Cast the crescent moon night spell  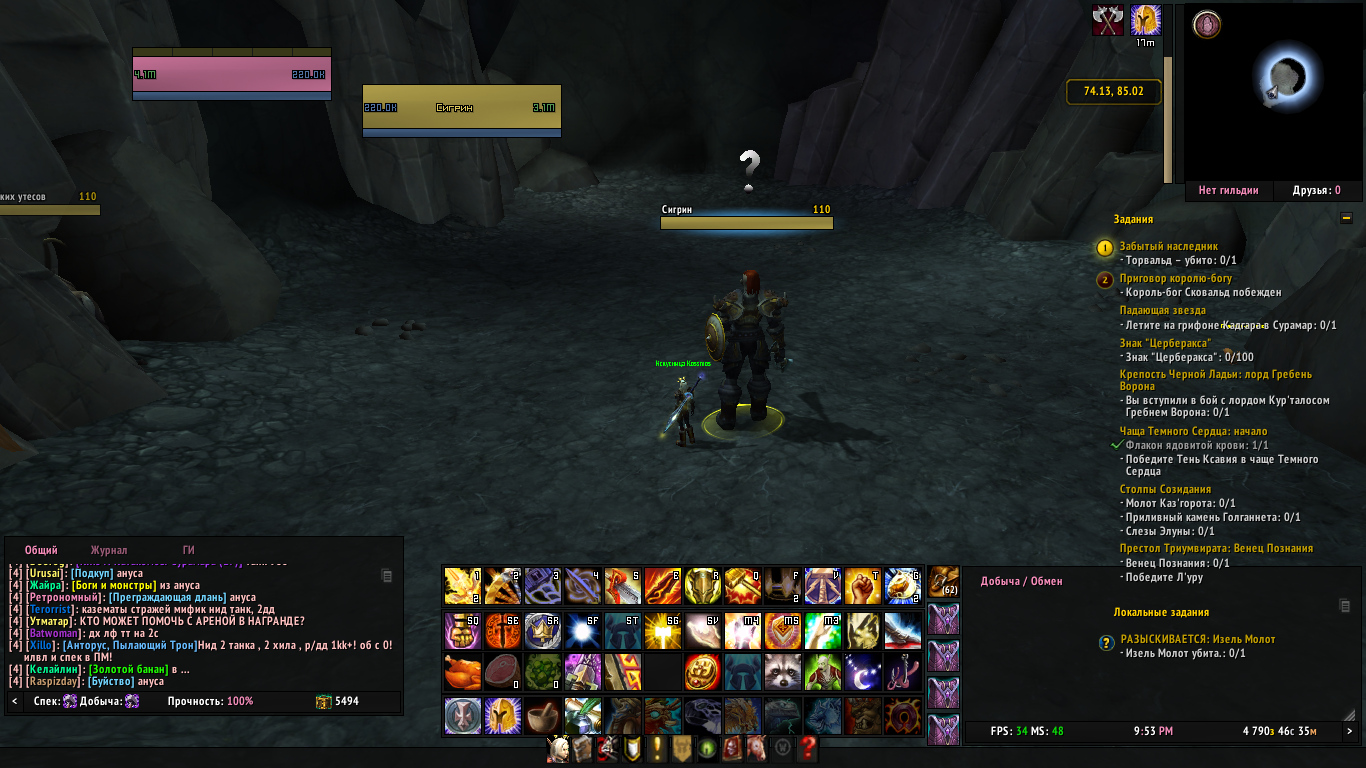[862, 672]
